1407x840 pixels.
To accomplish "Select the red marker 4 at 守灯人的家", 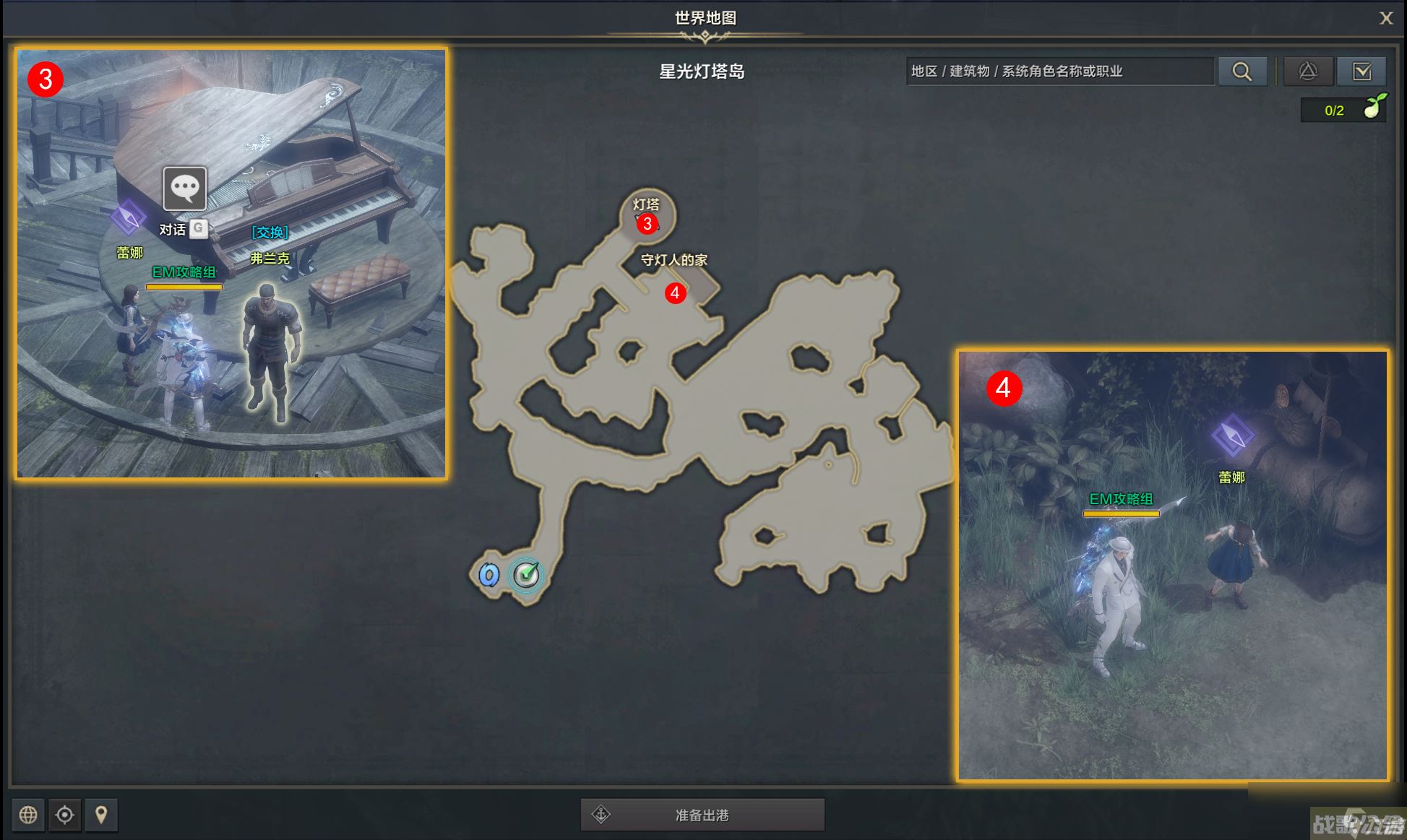I will 675,293.
